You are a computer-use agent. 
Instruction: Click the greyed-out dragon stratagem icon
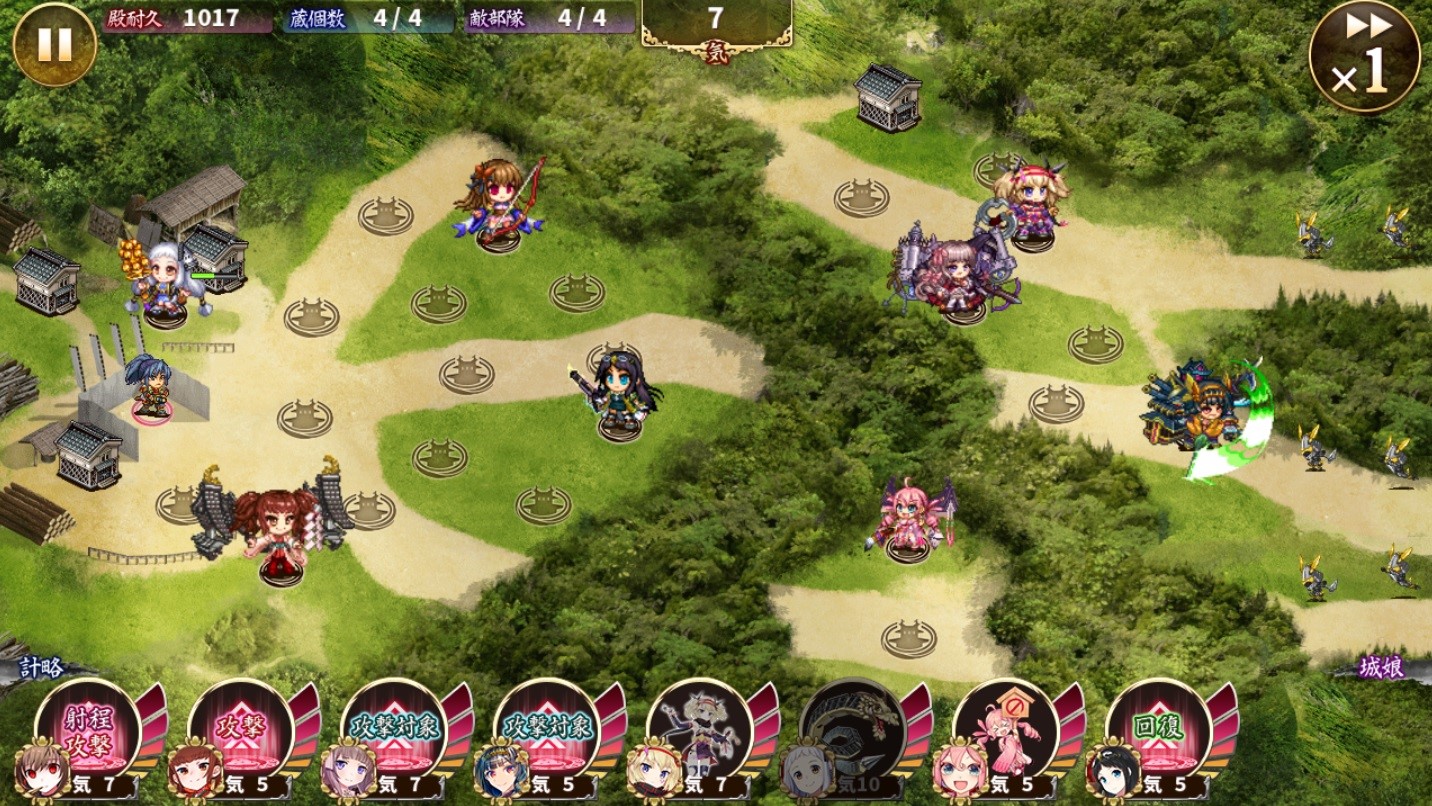click(852, 728)
